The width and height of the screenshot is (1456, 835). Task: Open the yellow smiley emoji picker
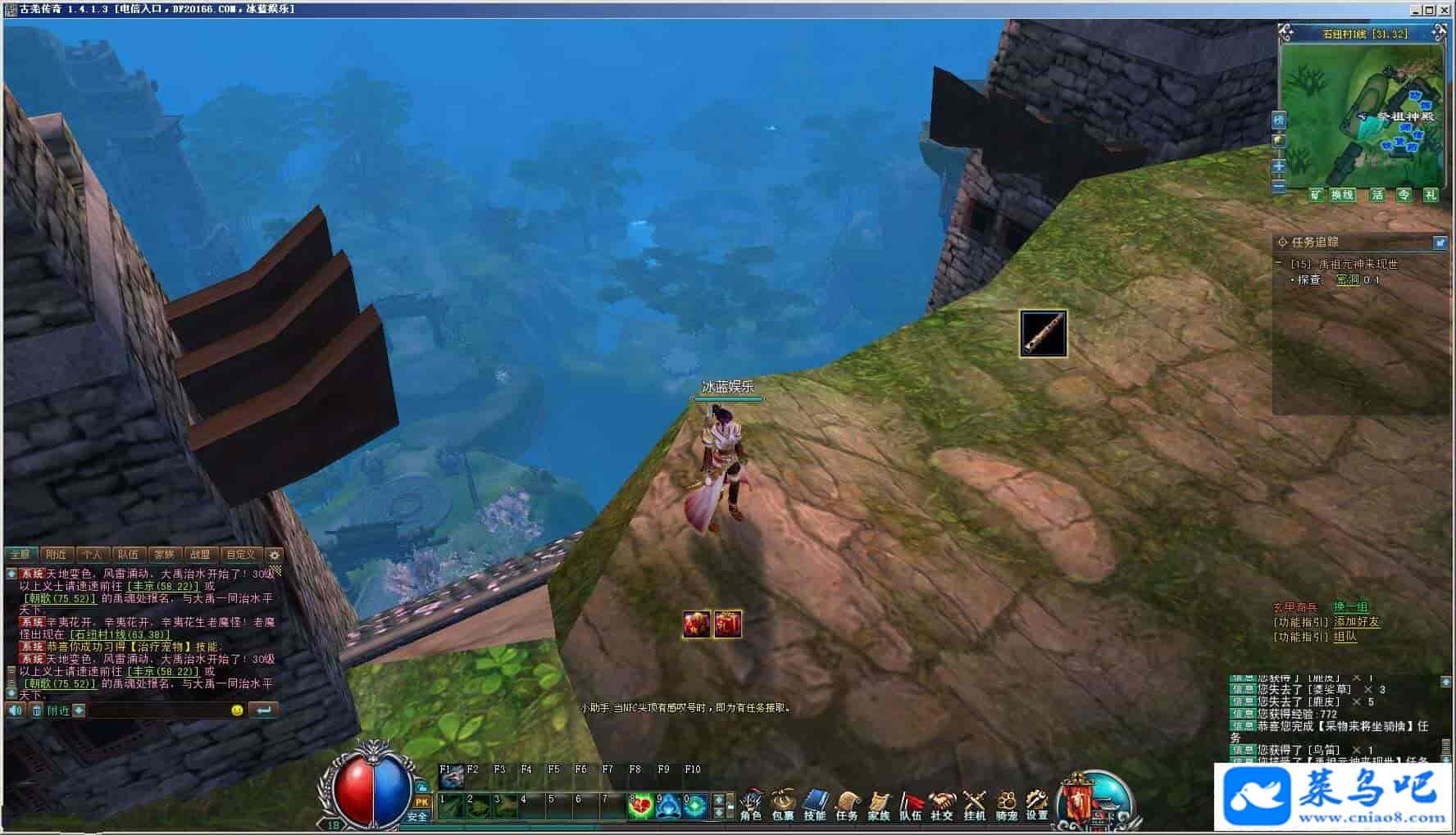237,710
